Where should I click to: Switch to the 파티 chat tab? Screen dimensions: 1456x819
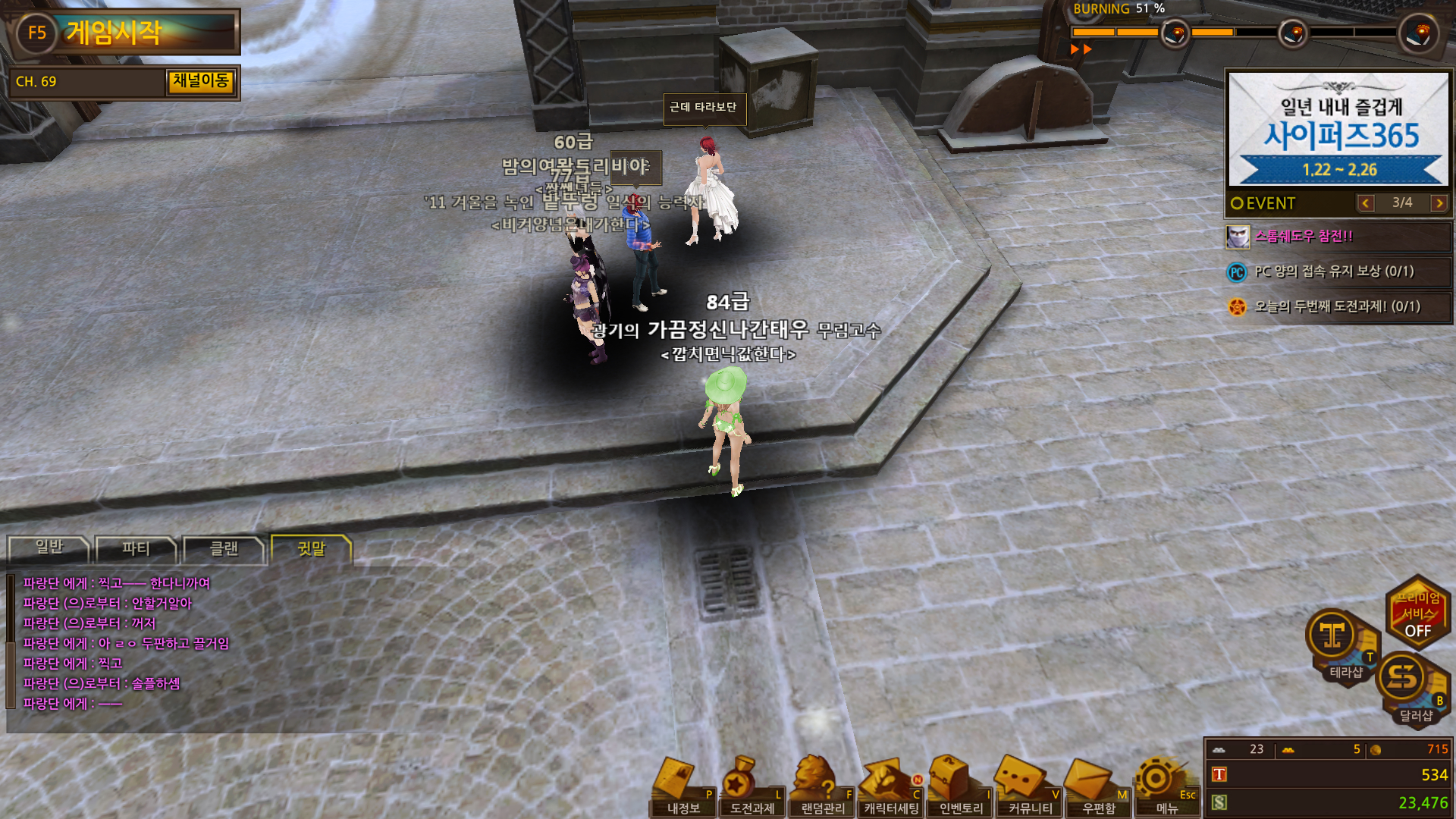(136, 548)
